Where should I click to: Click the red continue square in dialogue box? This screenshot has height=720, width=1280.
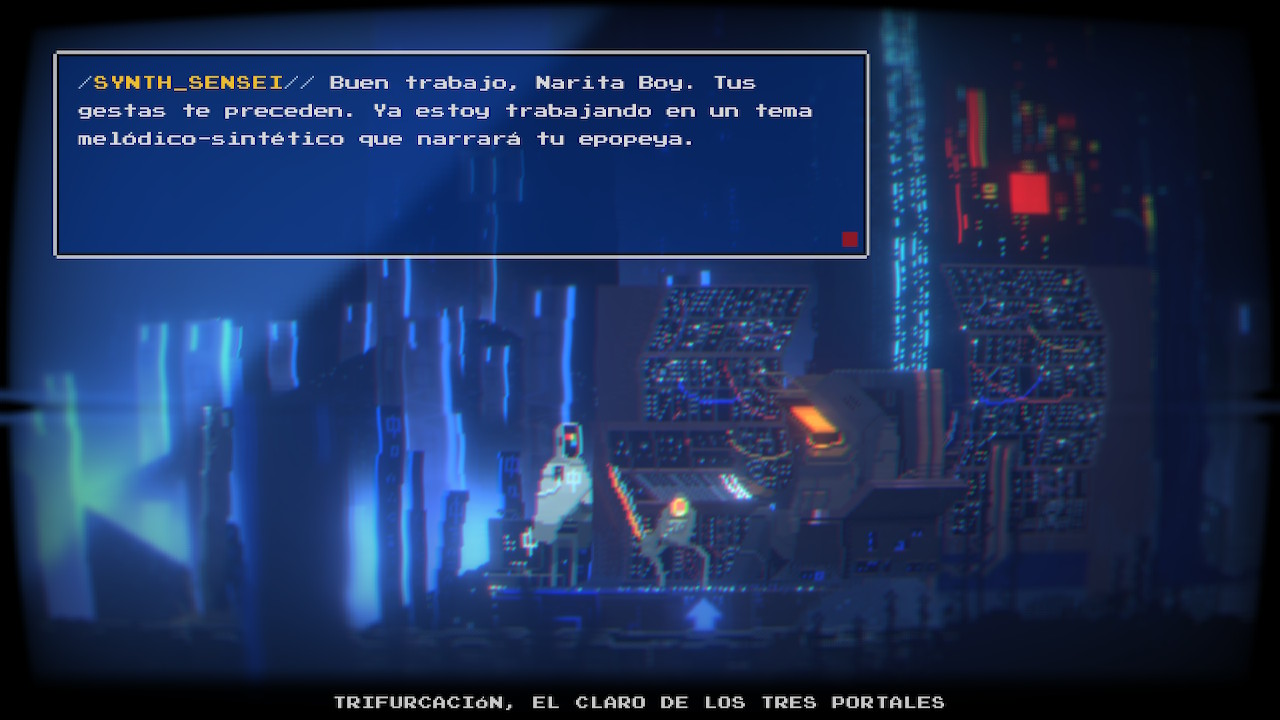tap(850, 239)
